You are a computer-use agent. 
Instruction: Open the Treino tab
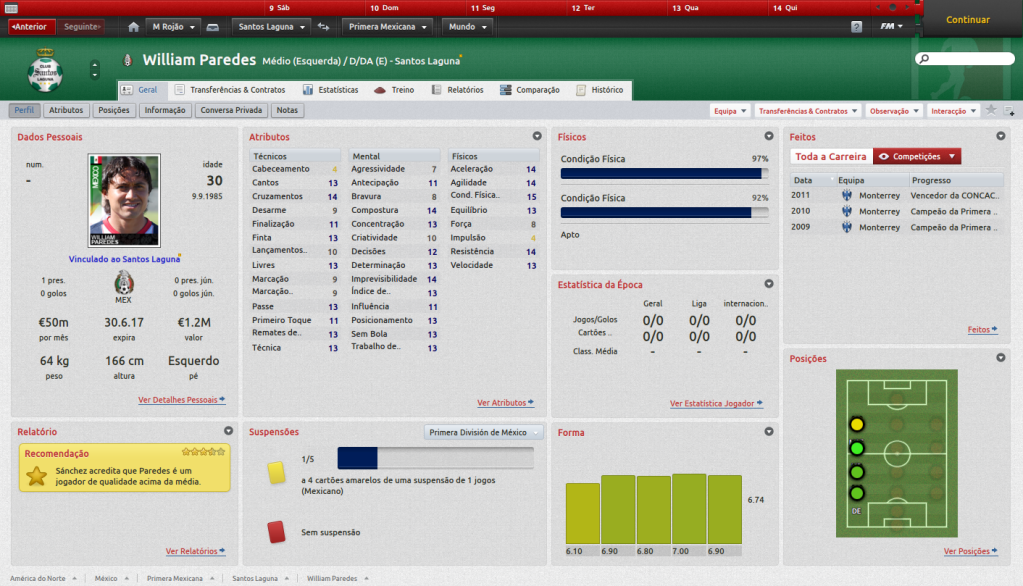coord(395,90)
